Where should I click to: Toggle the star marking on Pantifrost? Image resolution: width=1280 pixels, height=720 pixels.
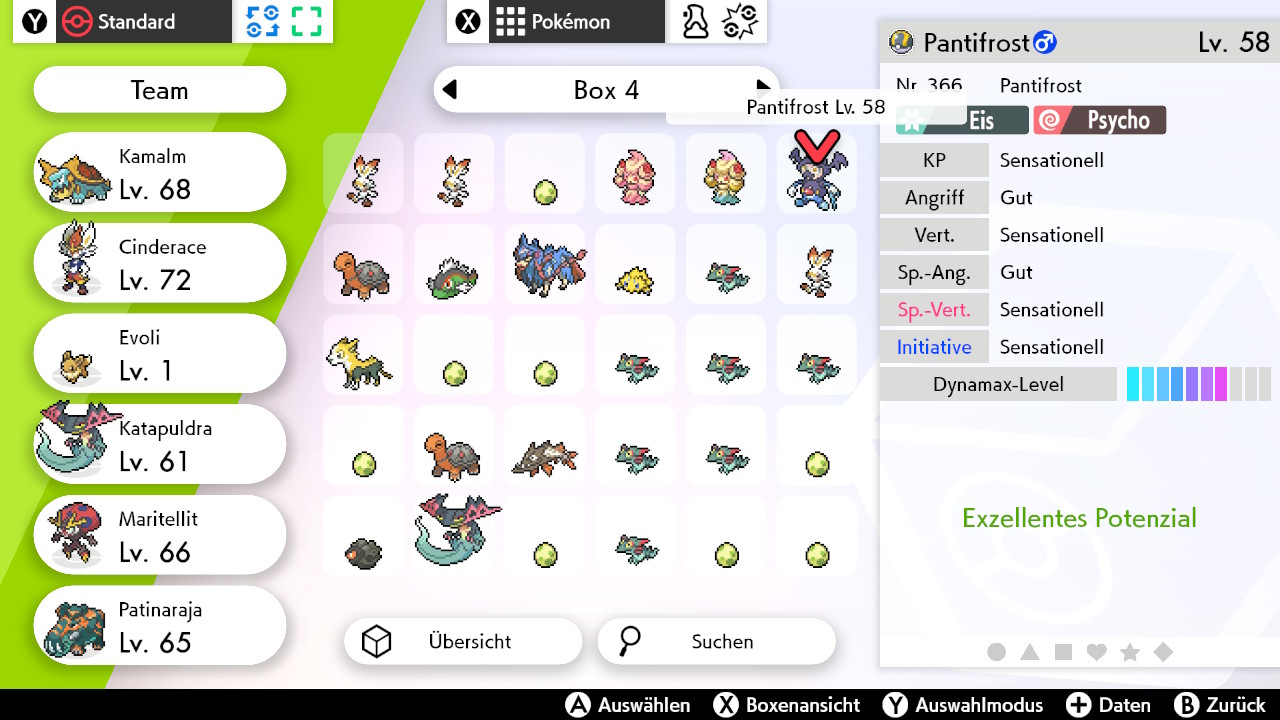[1130, 652]
